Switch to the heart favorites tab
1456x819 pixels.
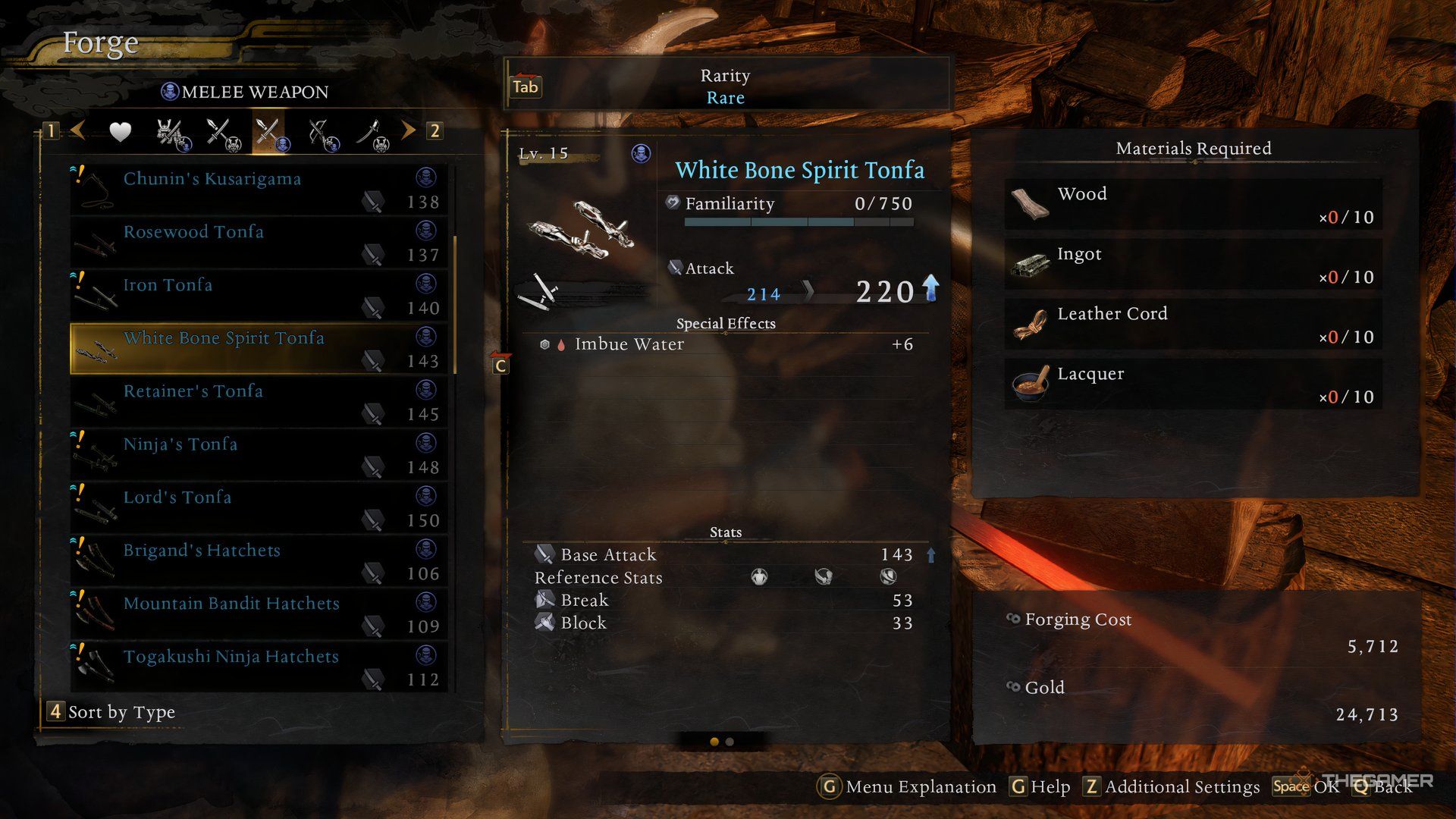[x=120, y=132]
